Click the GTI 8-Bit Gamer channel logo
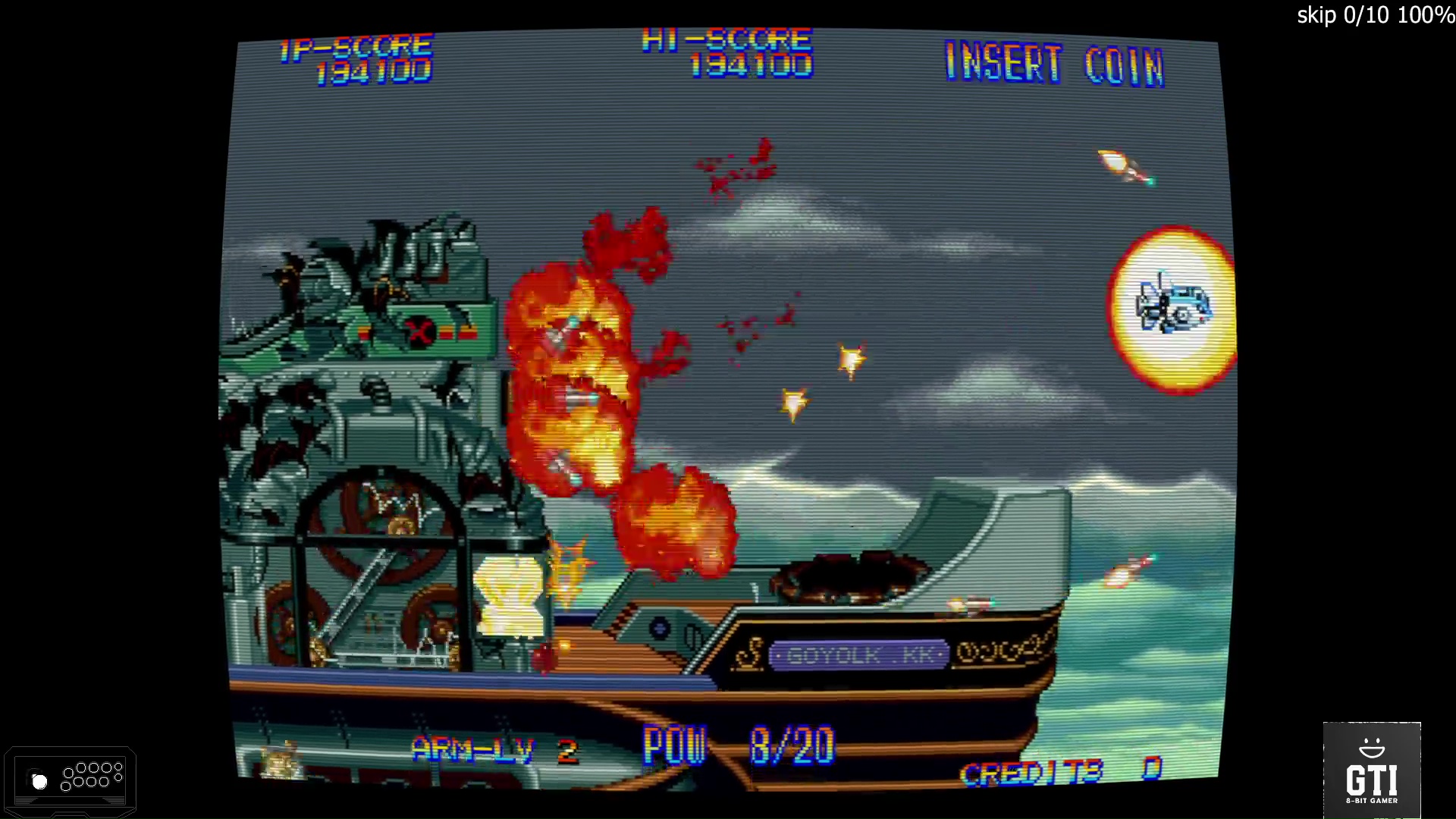 click(1371, 770)
